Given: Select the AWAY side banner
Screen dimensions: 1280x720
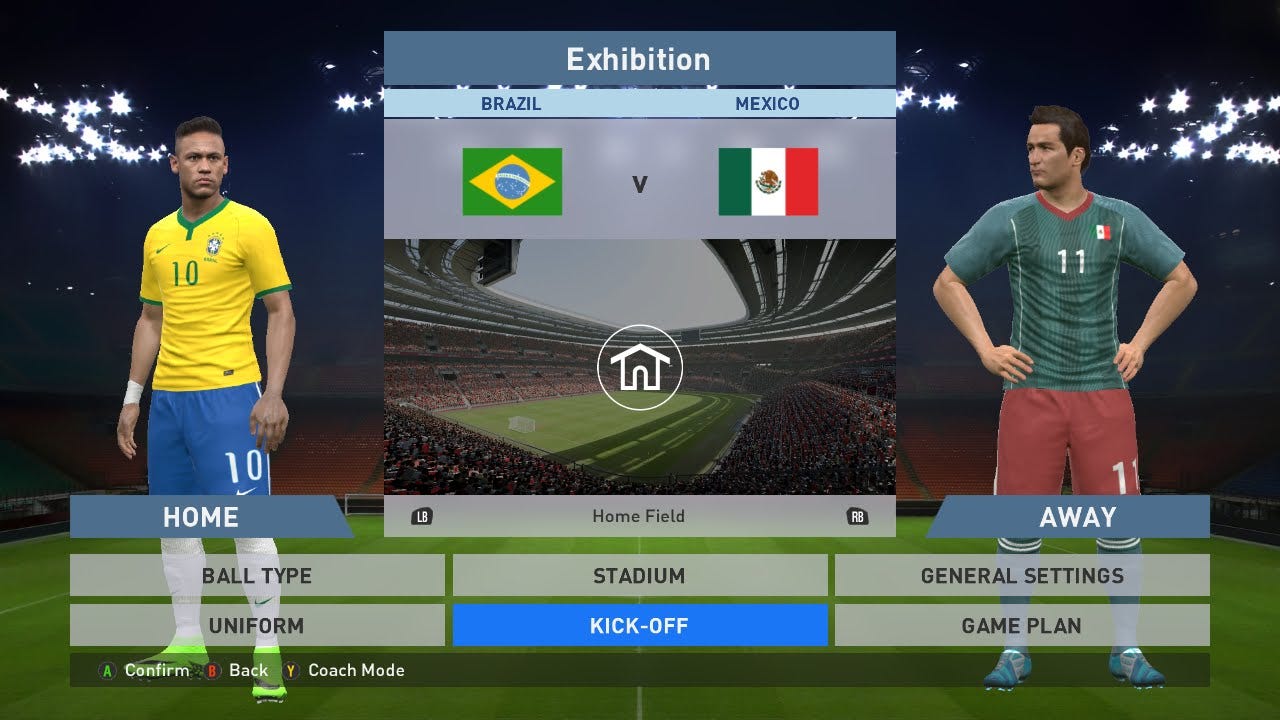Looking at the screenshot, I should (x=1077, y=517).
